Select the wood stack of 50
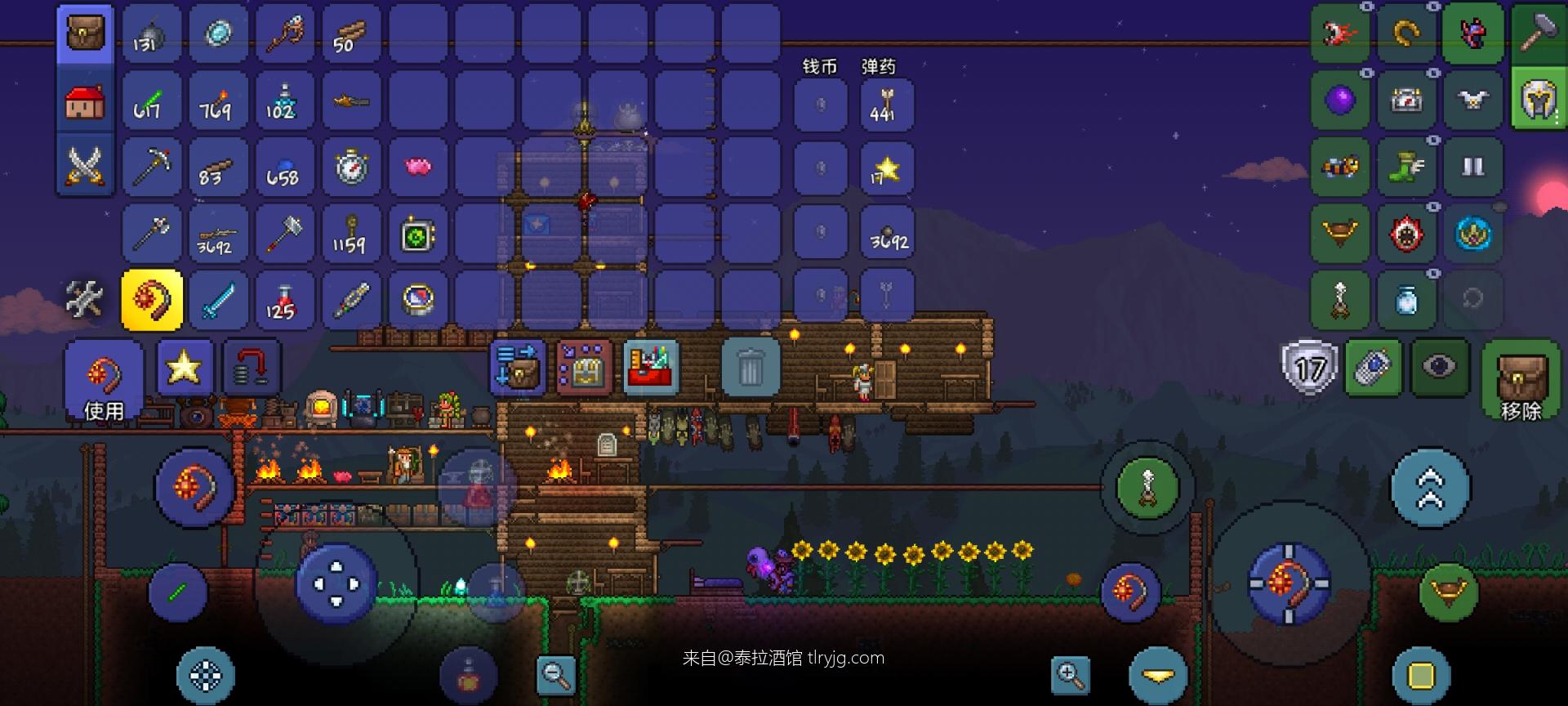1568x706 pixels. pos(351,34)
